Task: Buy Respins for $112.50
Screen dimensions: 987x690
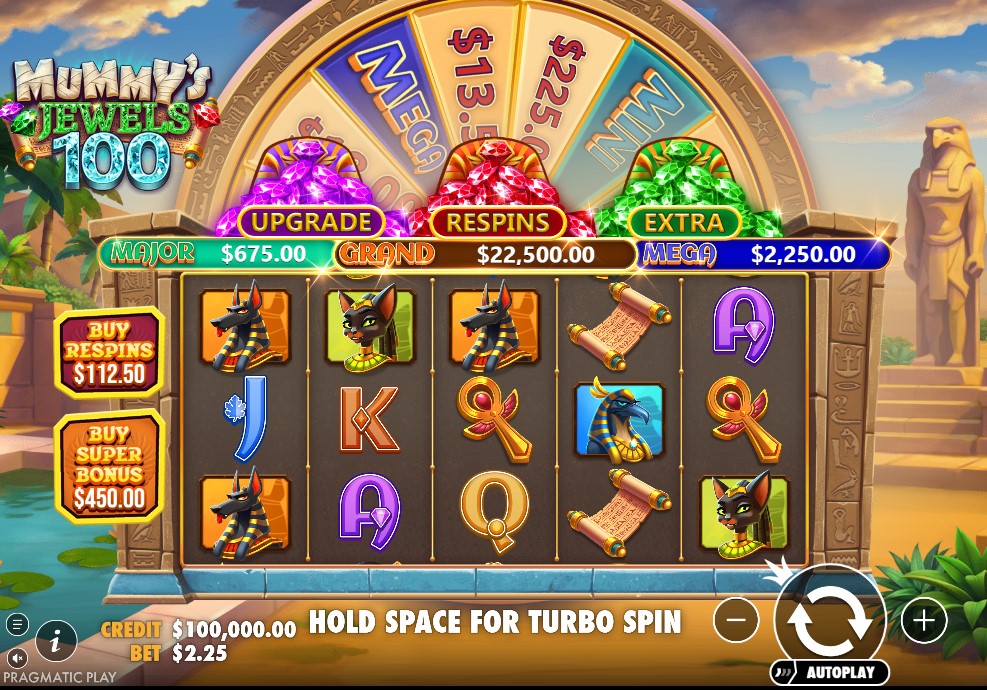Action: pos(109,351)
